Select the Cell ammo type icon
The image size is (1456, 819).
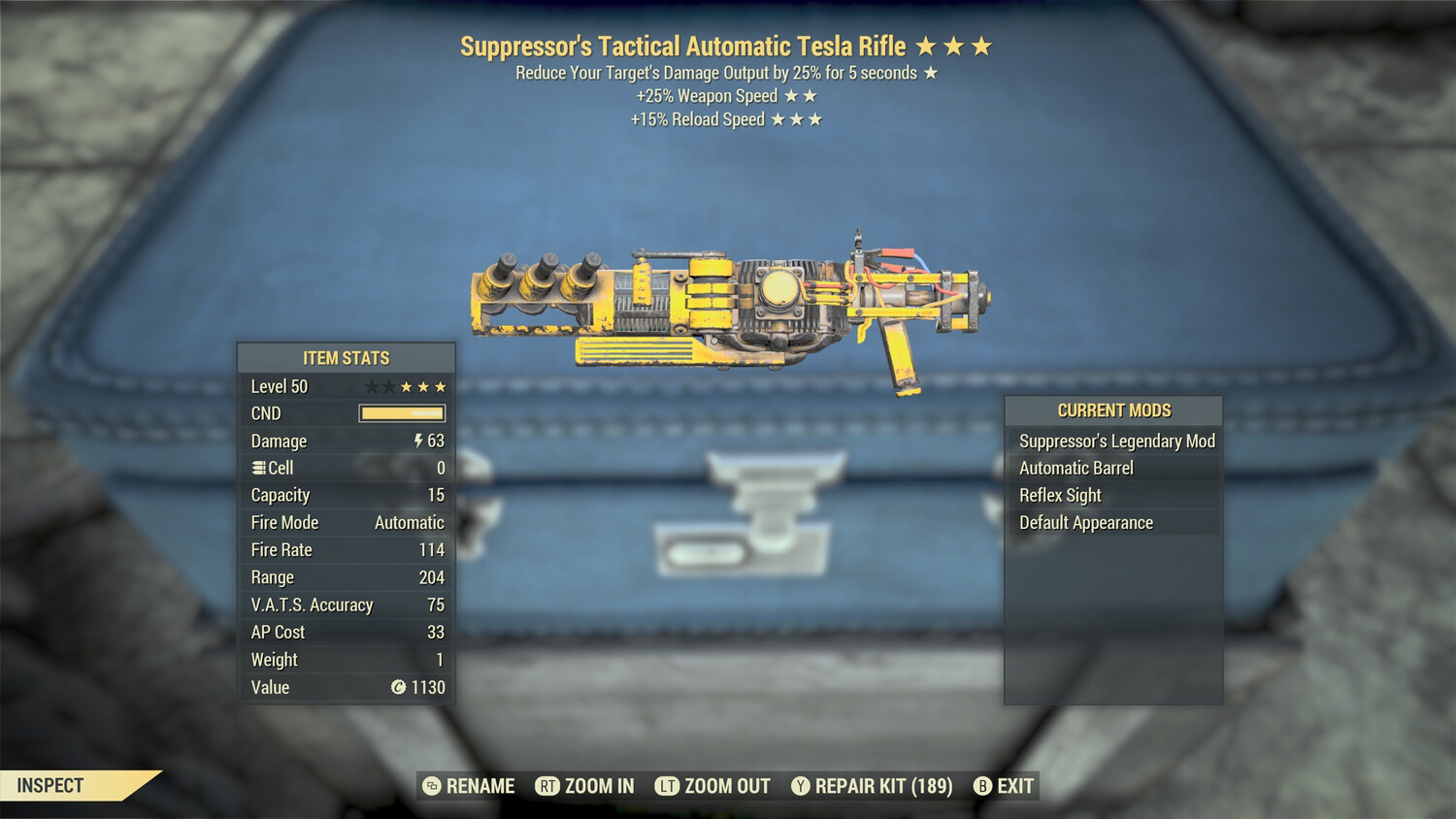click(x=256, y=468)
